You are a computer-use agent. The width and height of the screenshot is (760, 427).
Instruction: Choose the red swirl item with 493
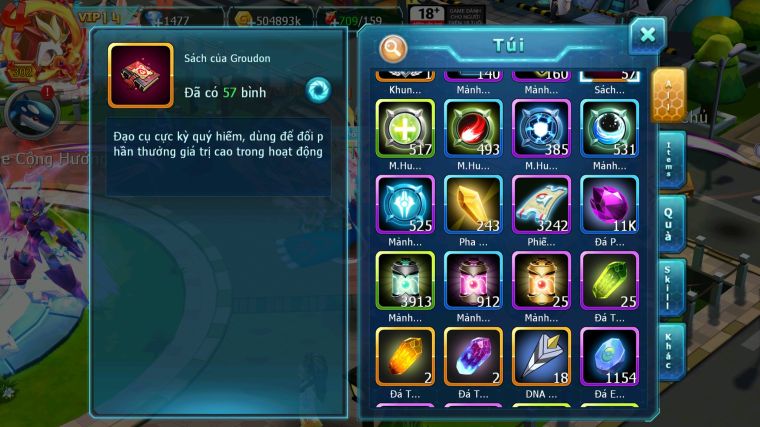coord(472,128)
